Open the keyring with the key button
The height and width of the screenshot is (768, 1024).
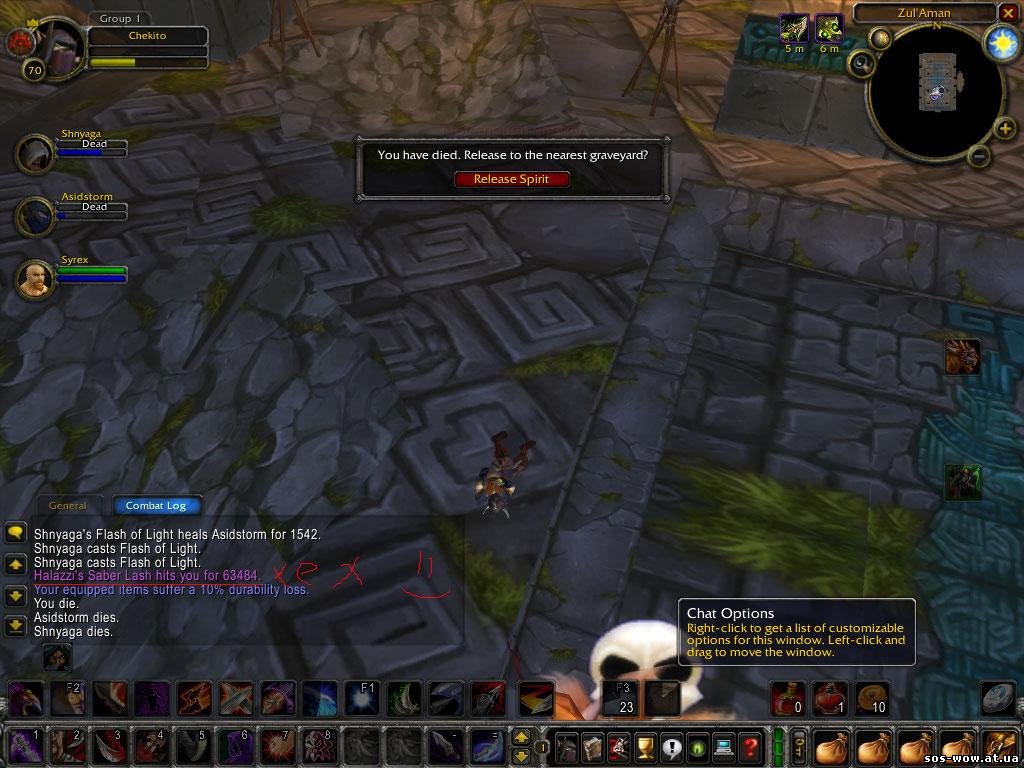(x=799, y=747)
